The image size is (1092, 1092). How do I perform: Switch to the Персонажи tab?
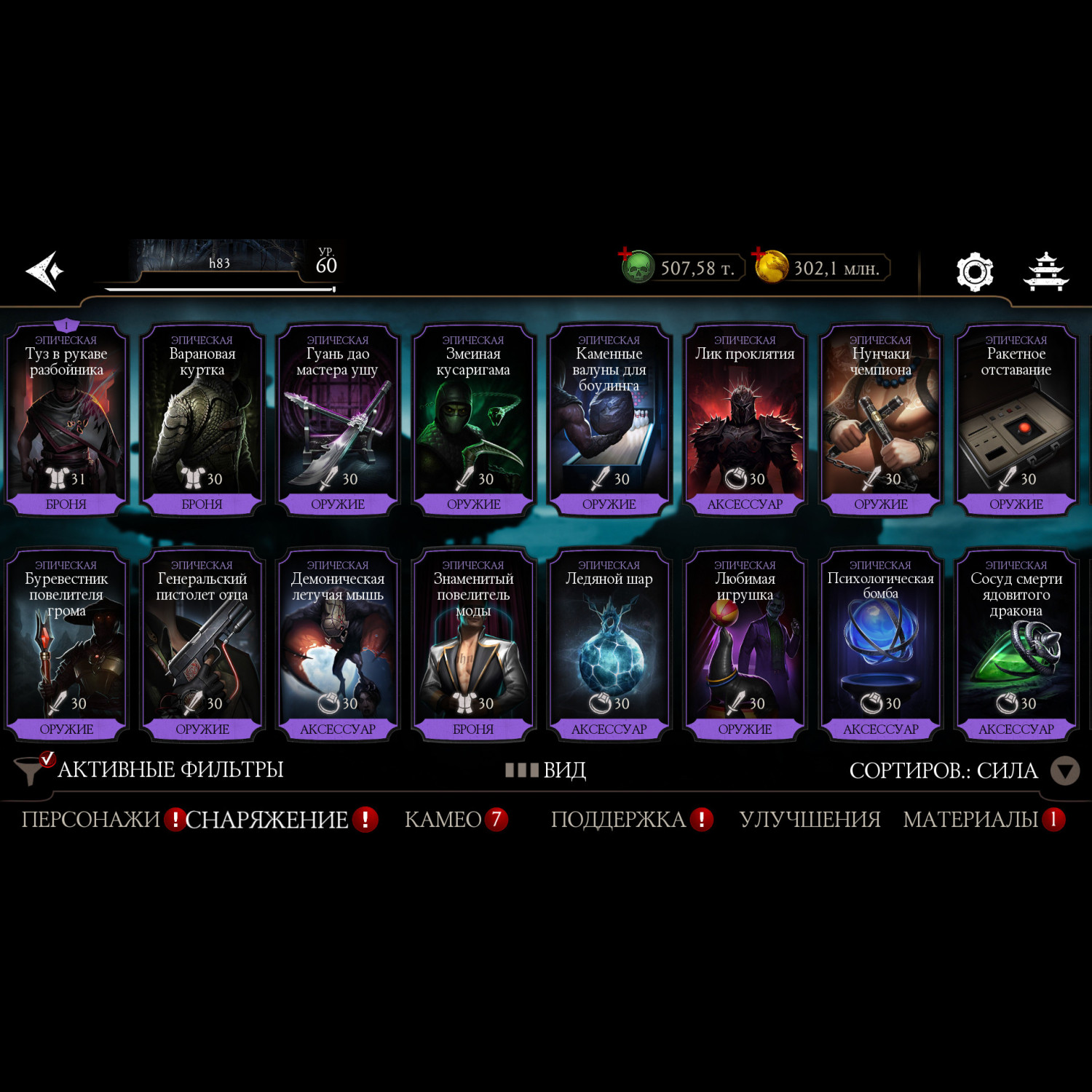pos(90,820)
